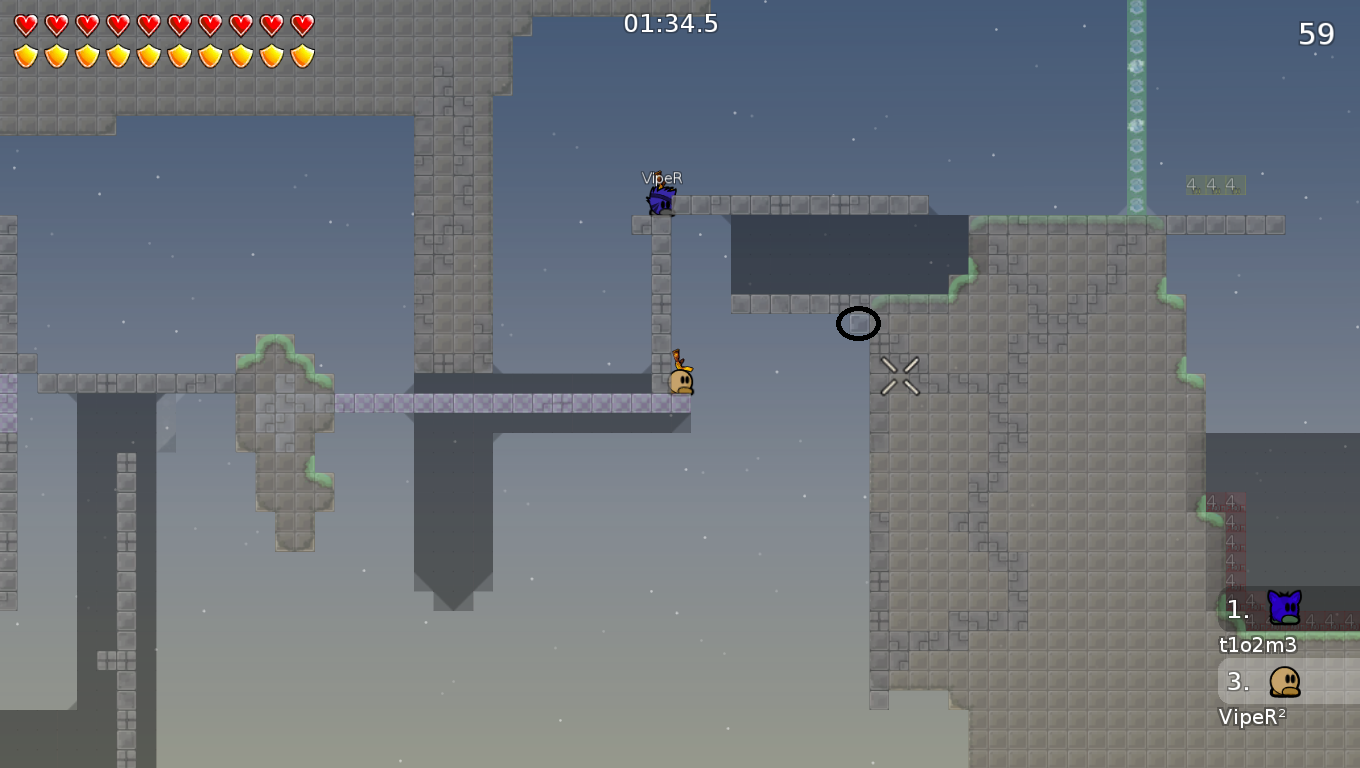Expand the scoreboard entry for VipeR²
1360x768 pixels.
[1252, 717]
